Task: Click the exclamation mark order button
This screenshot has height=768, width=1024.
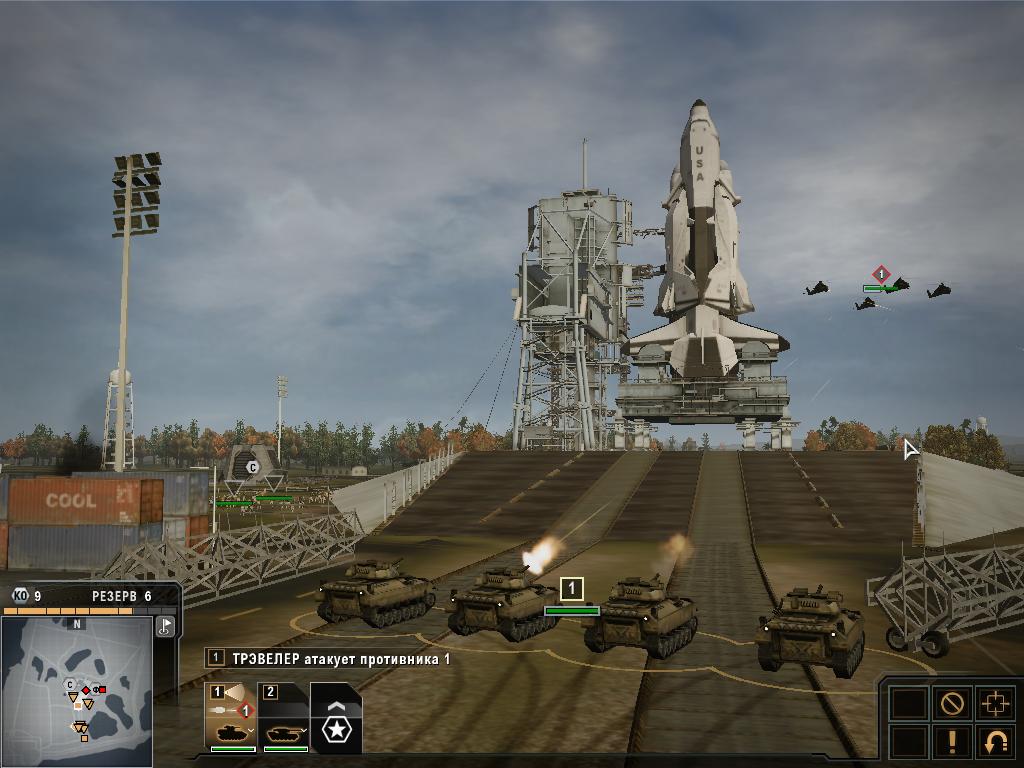Action: tap(951, 742)
